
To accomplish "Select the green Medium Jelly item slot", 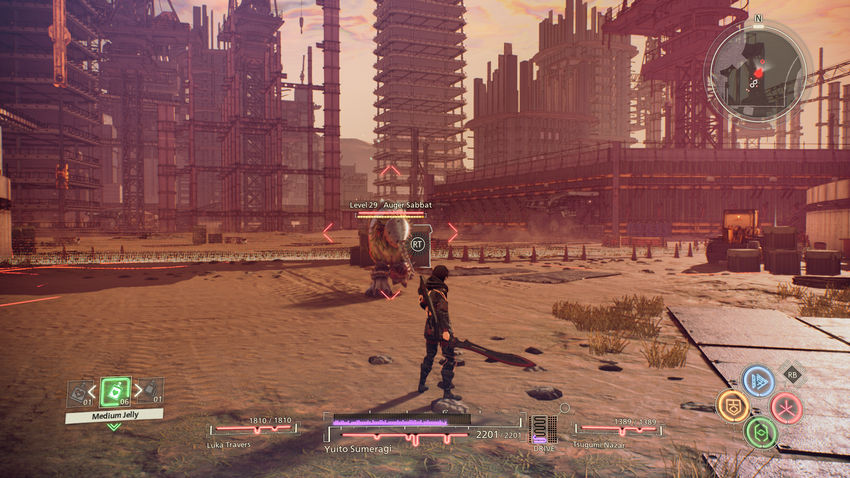I will coord(115,391).
